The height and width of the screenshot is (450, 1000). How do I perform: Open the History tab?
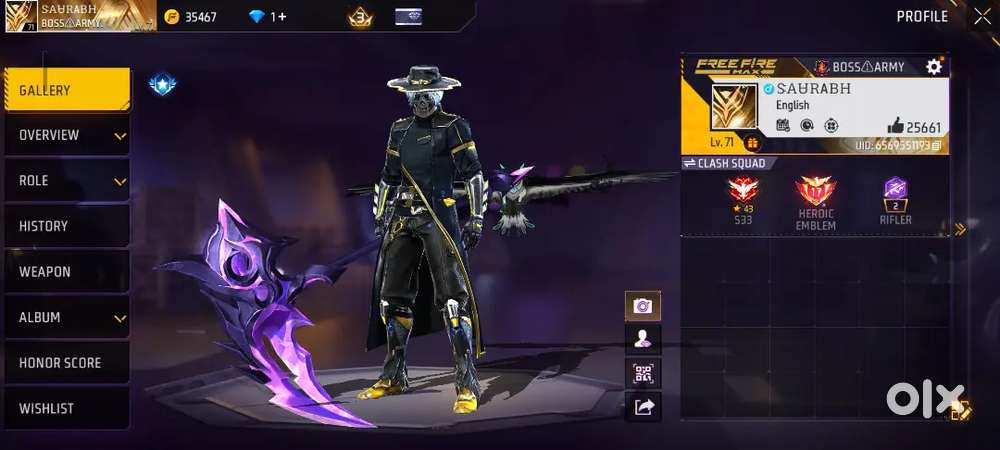coord(66,226)
